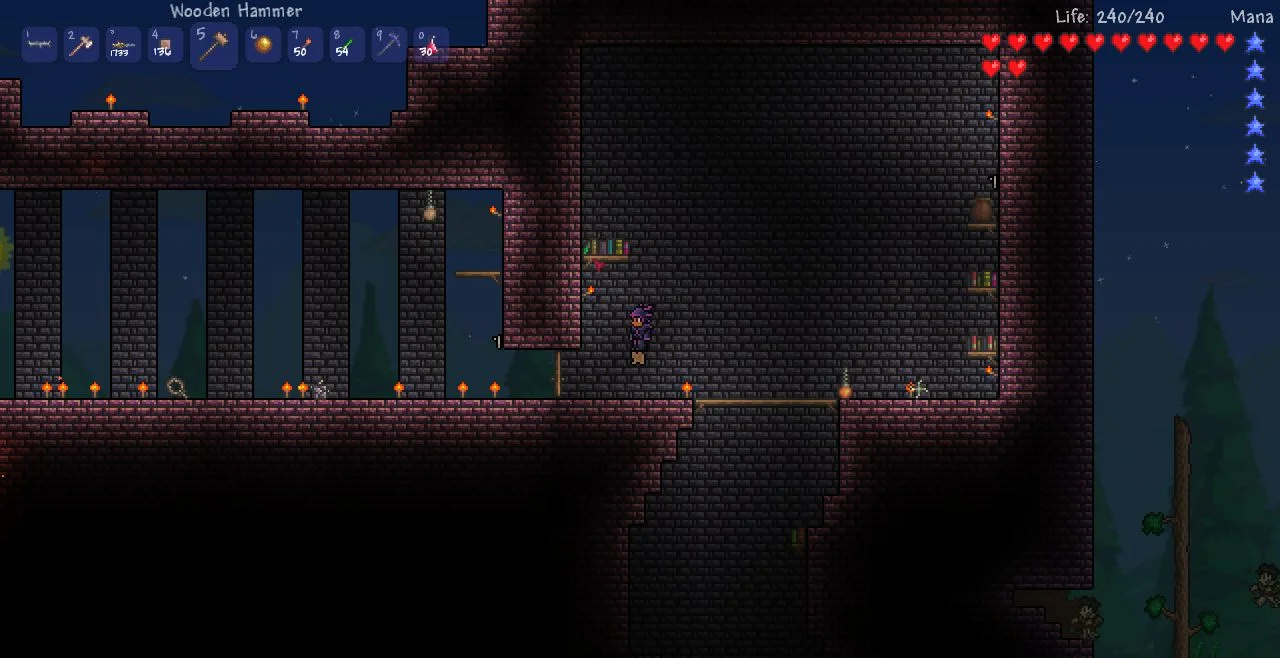Screen dimensions: 1280x658
Task: Click the selected Wooden Hammer slot
Action: [213, 45]
